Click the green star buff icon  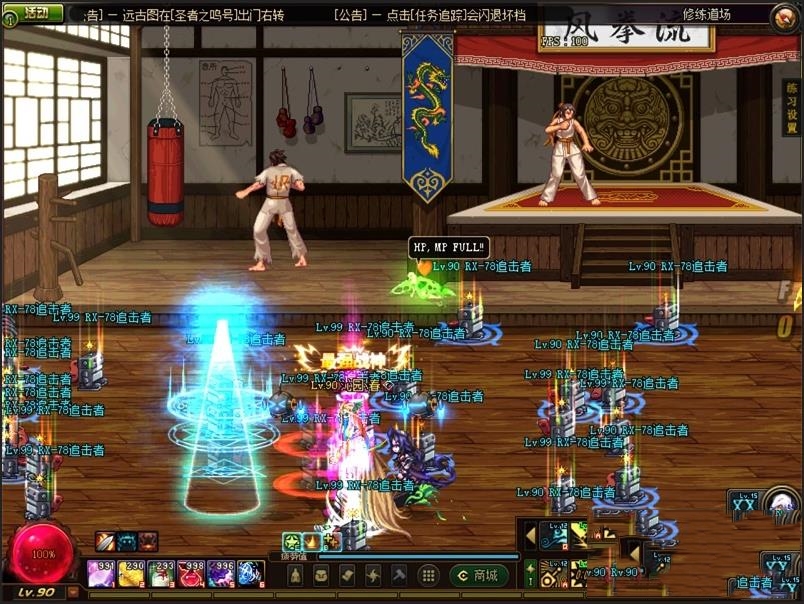pos(292,541)
